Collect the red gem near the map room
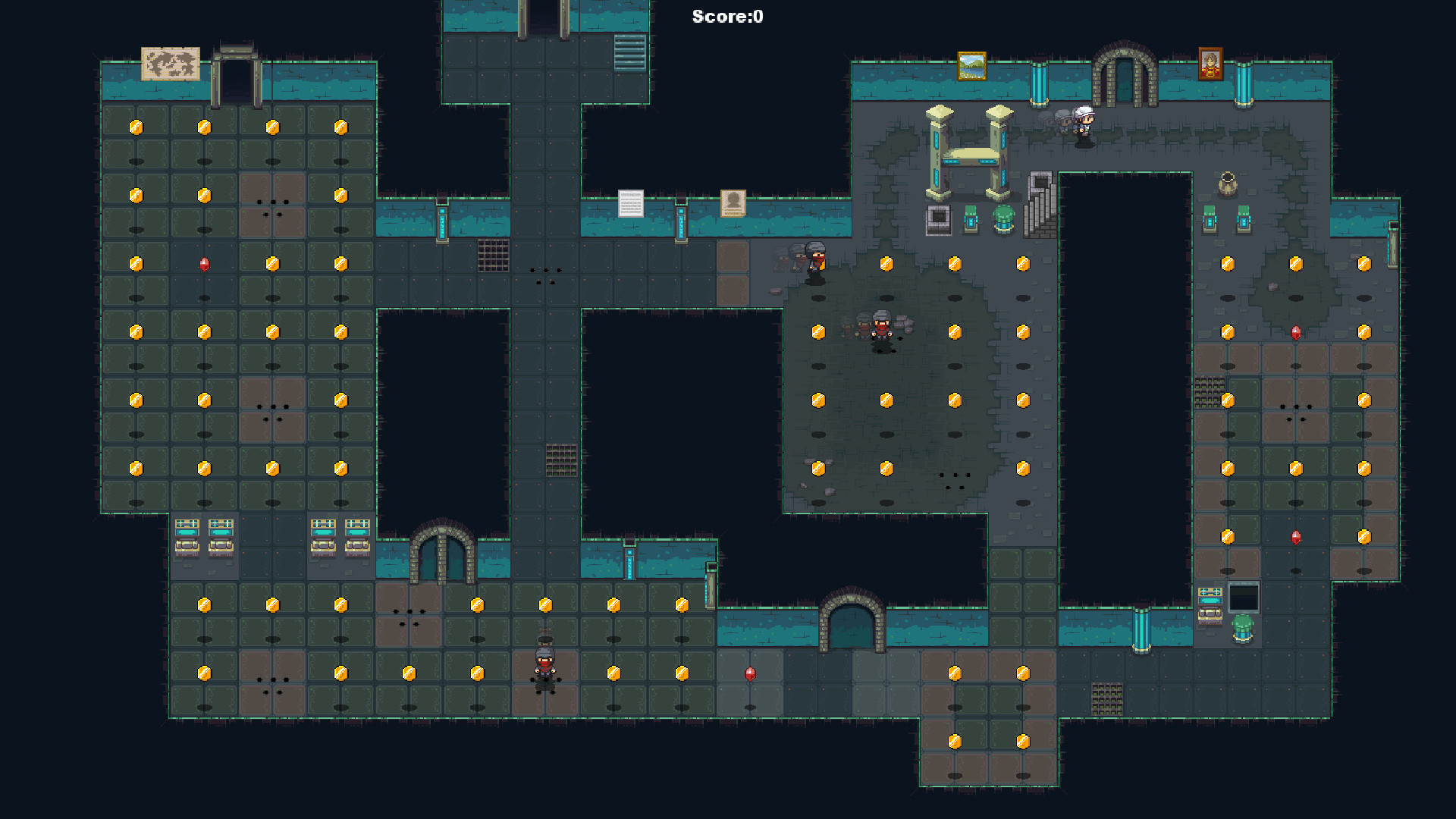 [202, 265]
